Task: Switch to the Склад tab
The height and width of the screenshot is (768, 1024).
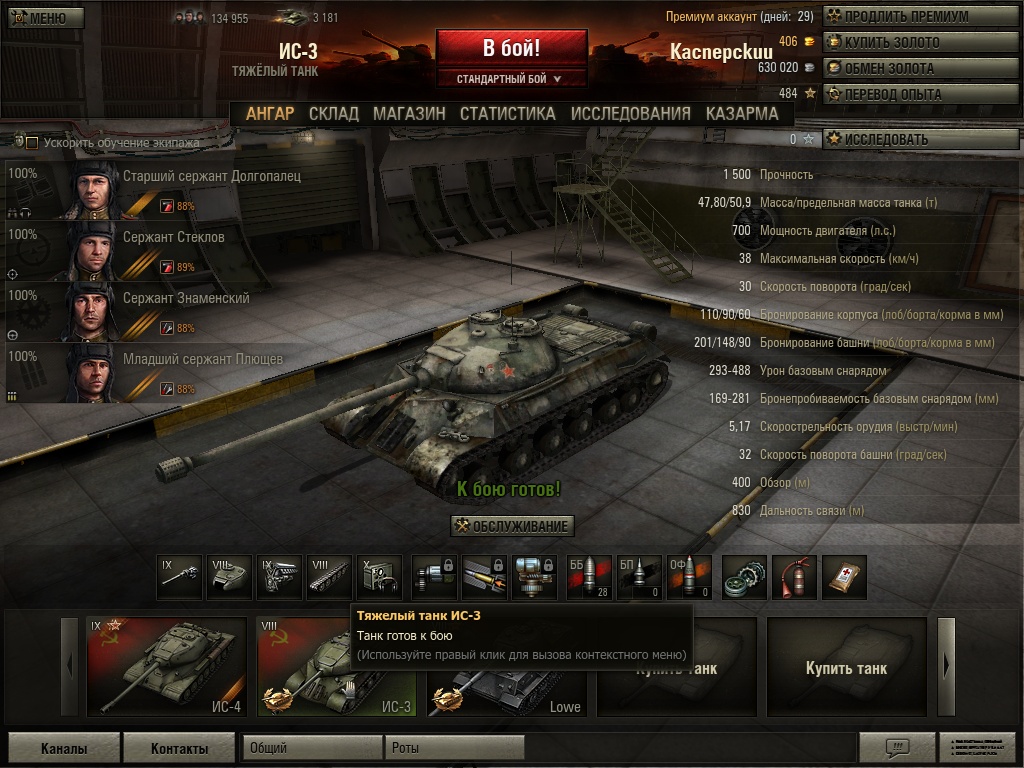Action: tap(333, 114)
